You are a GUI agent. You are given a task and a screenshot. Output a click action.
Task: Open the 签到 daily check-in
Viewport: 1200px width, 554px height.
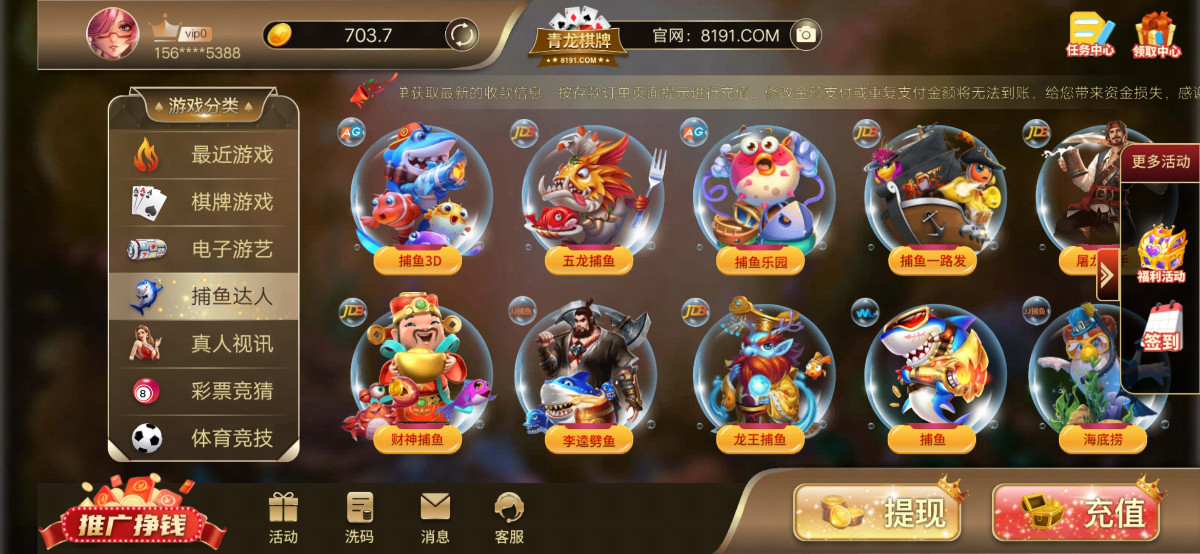coord(1162,327)
